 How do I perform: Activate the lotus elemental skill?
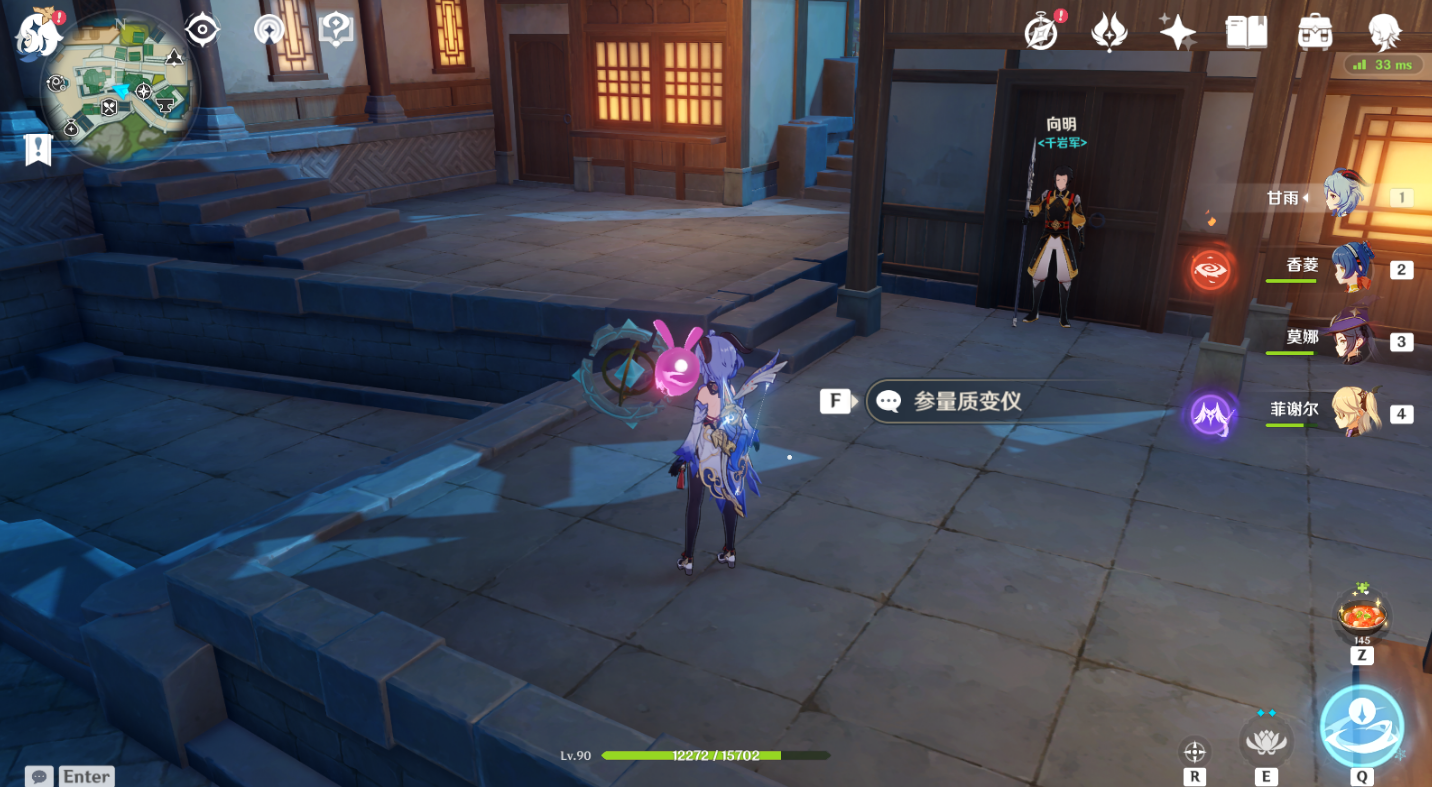1265,742
